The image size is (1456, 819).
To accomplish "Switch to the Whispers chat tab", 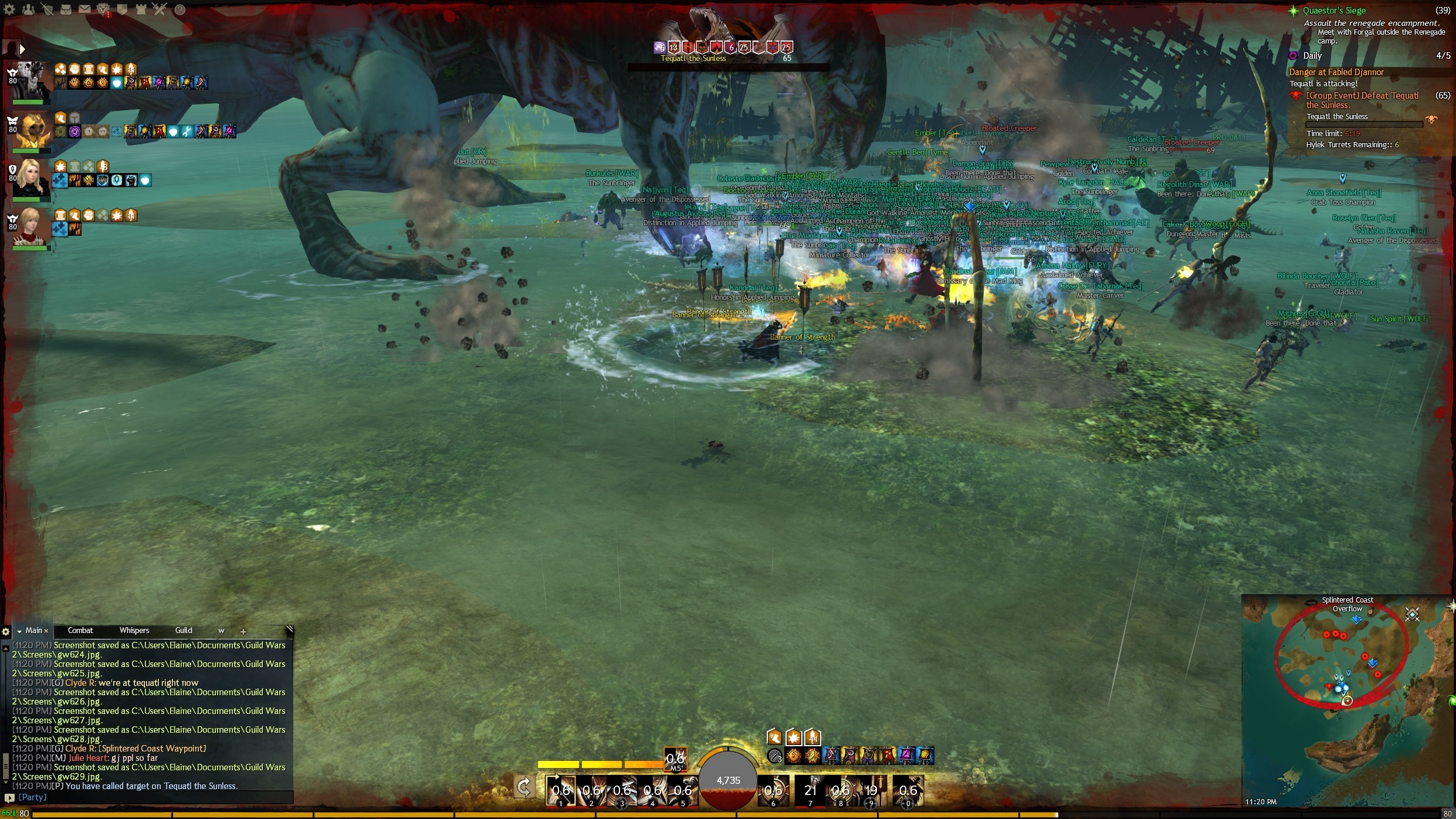I will (x=134, y=631).
